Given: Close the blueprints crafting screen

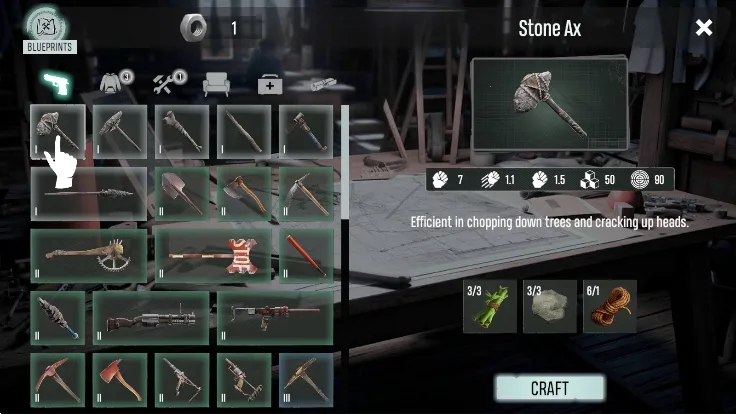Looking at the screenshot, I should tap(704, 27).
